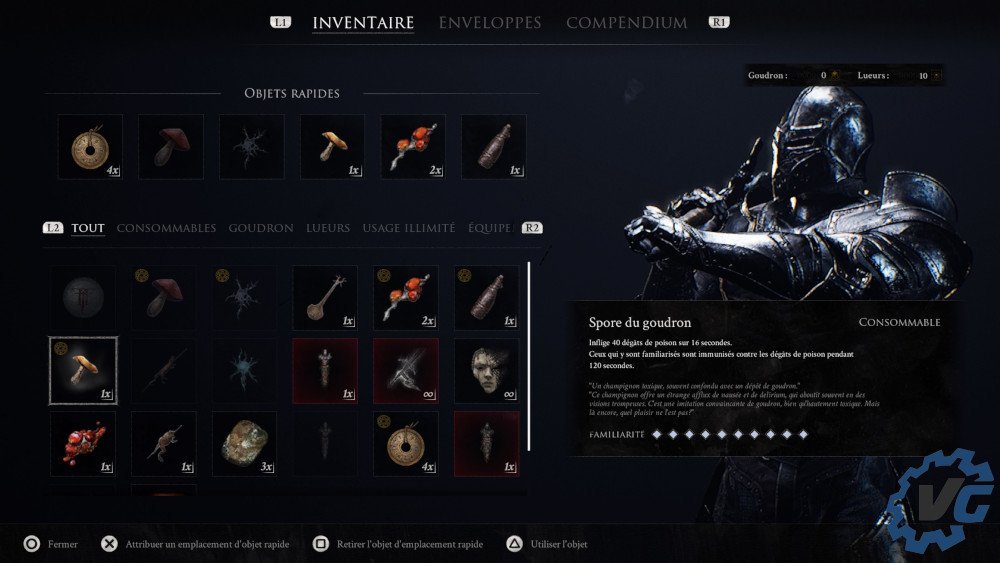Show the Goudron item filter
1000x563 pixels.
261,228
